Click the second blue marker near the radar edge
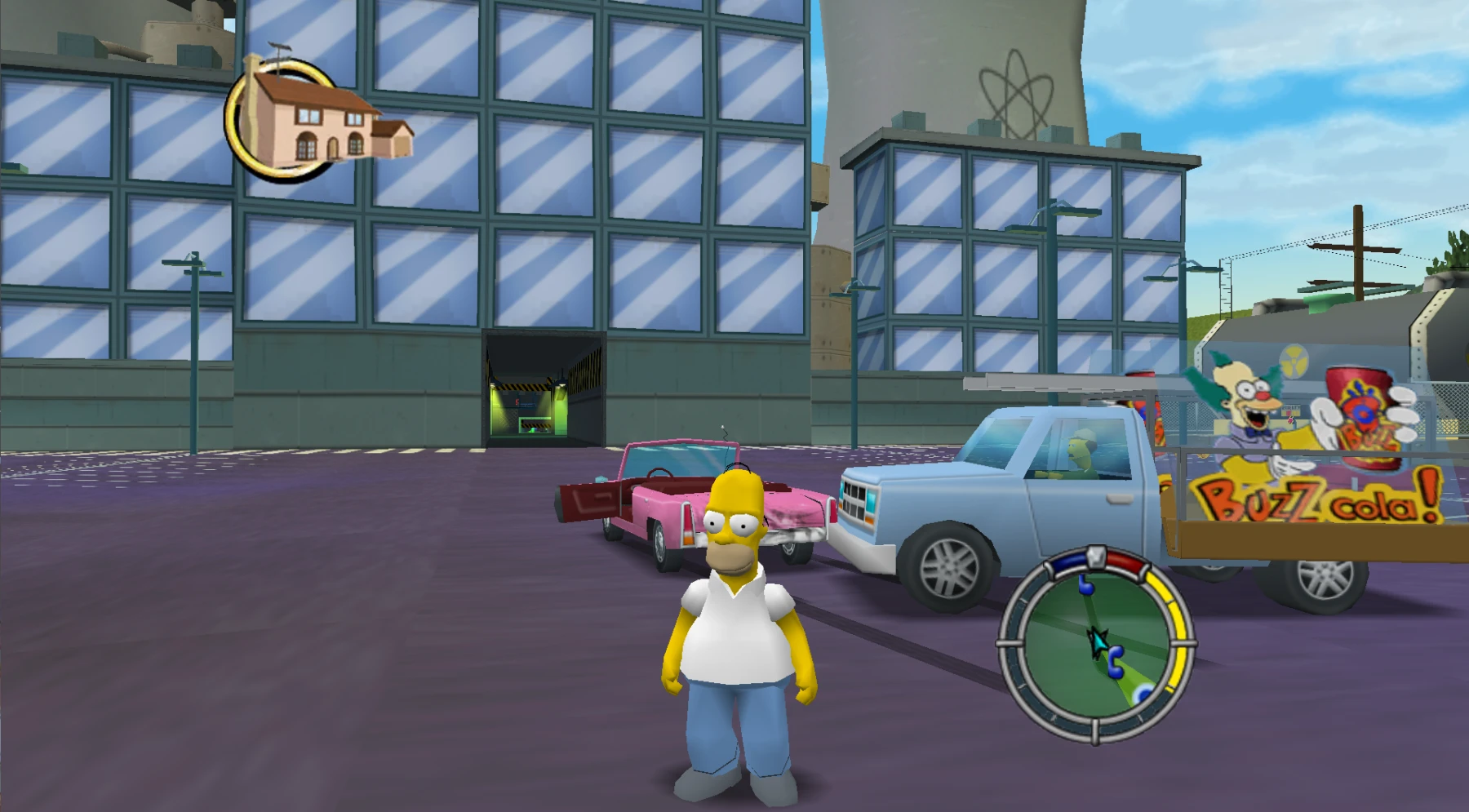The width and height of the screenshot is (1469, 812). (1143, 694)
